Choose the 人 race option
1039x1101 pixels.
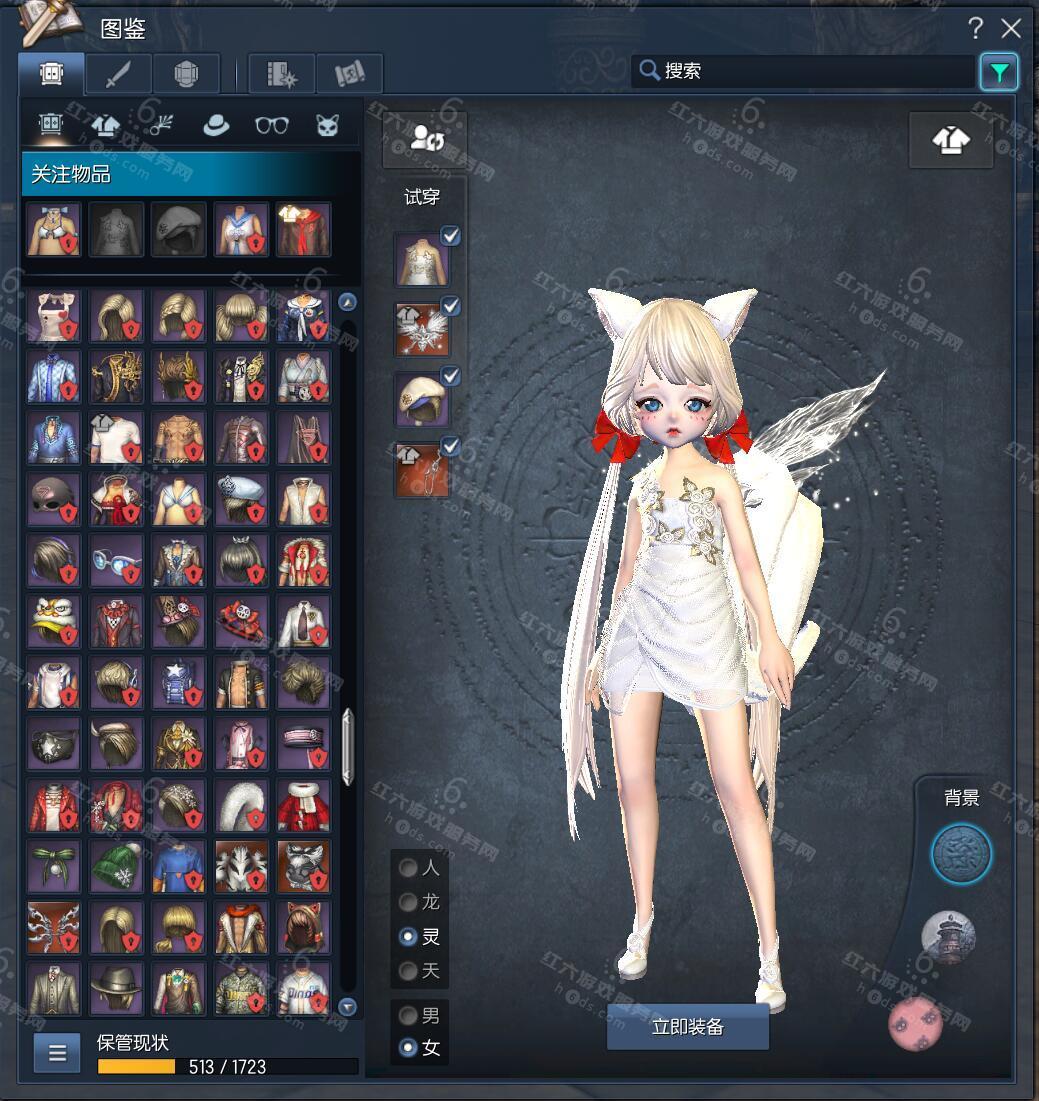pos(408,868)
